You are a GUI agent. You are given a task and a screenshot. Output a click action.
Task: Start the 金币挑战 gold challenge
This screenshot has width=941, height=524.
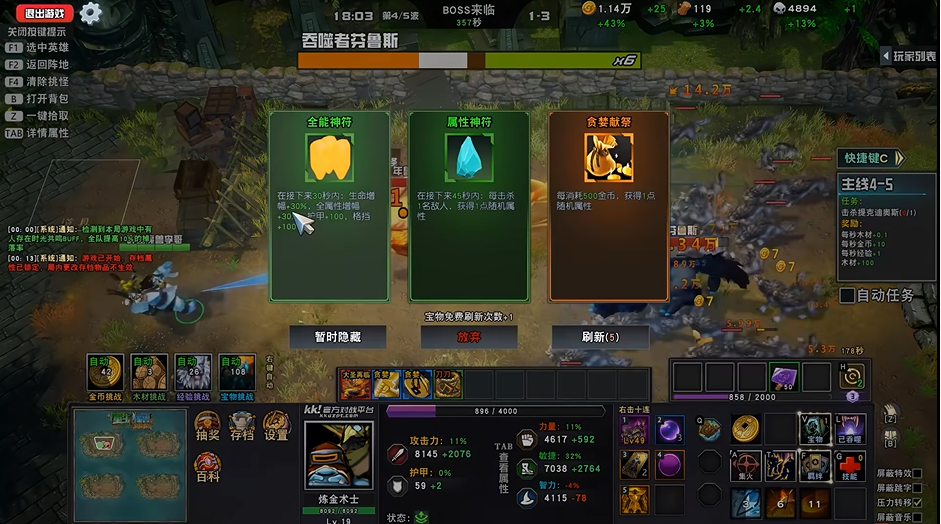[x=107, y=372]
